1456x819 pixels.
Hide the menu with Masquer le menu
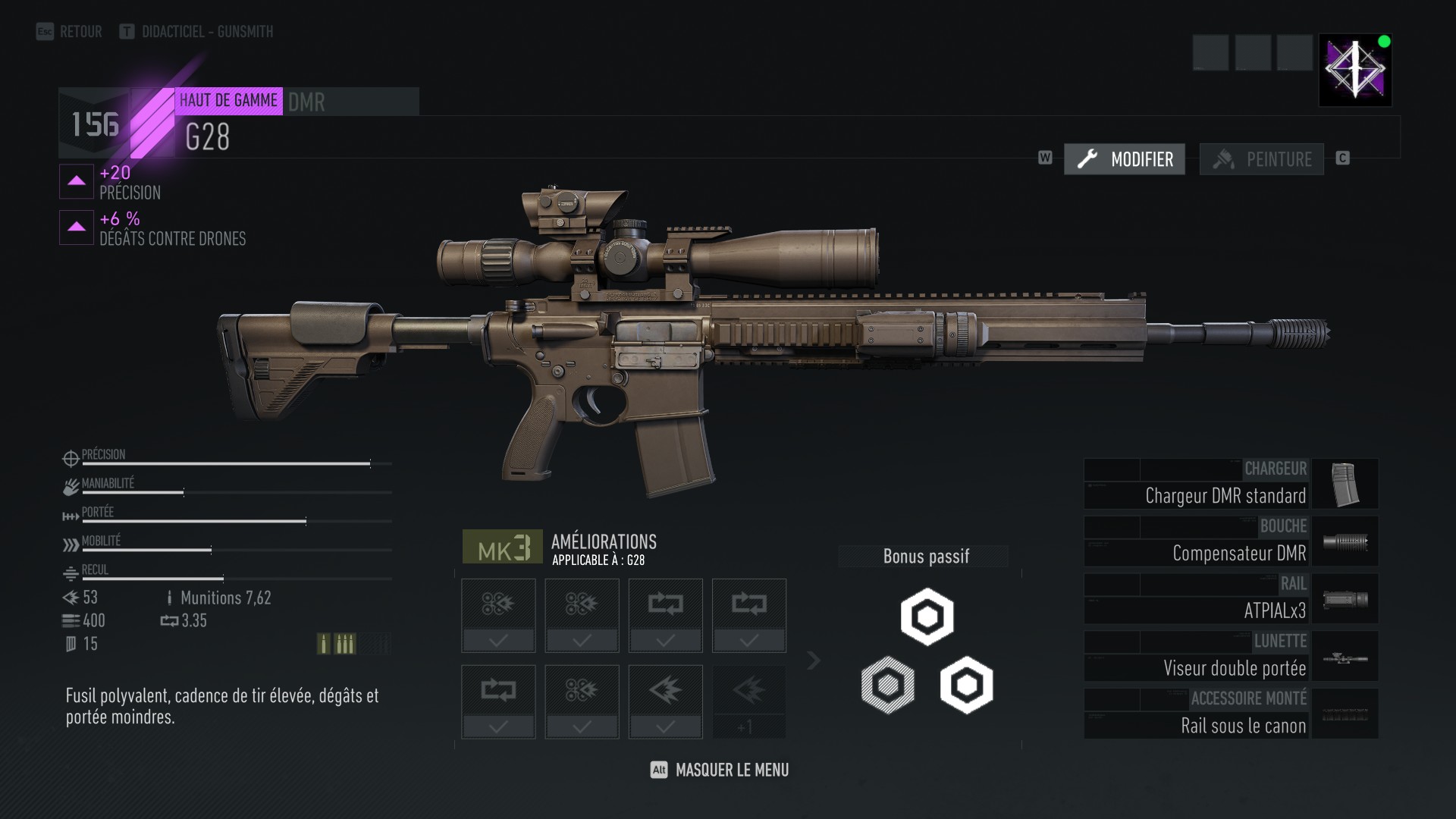[720, 770]
